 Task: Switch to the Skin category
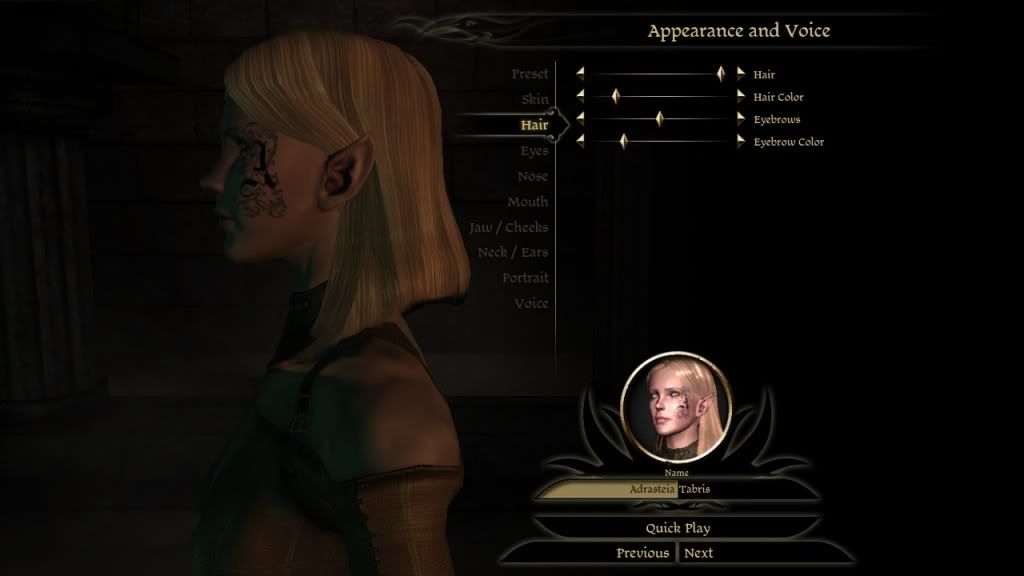534,100
